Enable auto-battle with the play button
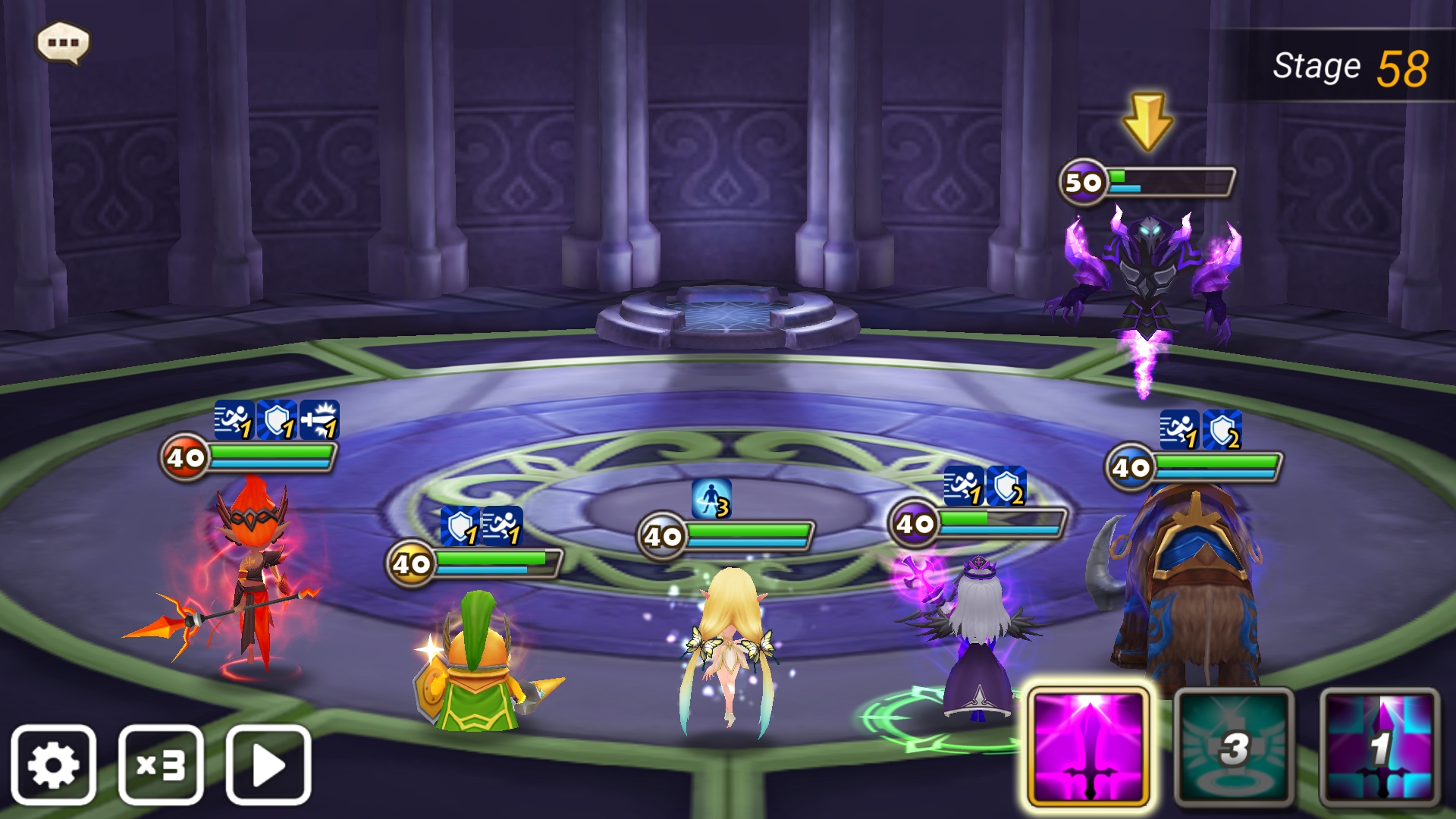 pyautogui.click(x=269, y=766)
